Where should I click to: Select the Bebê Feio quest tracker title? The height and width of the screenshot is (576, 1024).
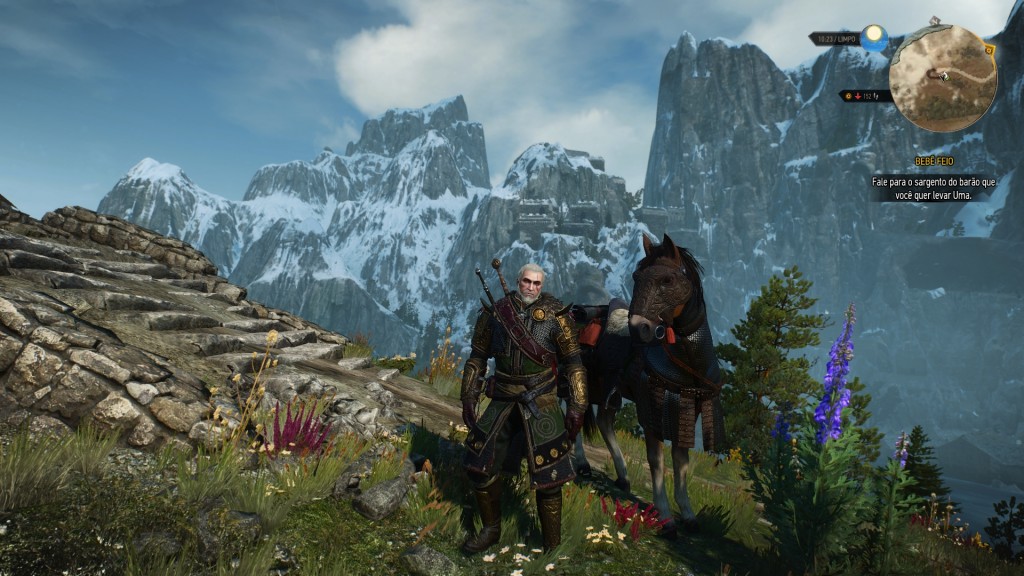934,161
